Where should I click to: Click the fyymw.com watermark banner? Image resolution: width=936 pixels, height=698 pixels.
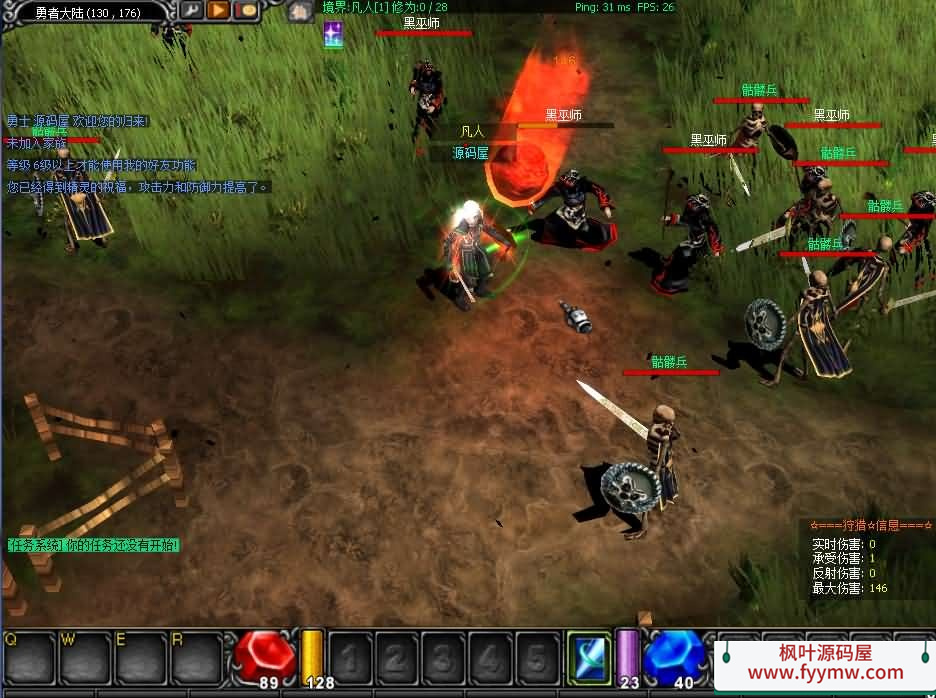click(825, 664)
